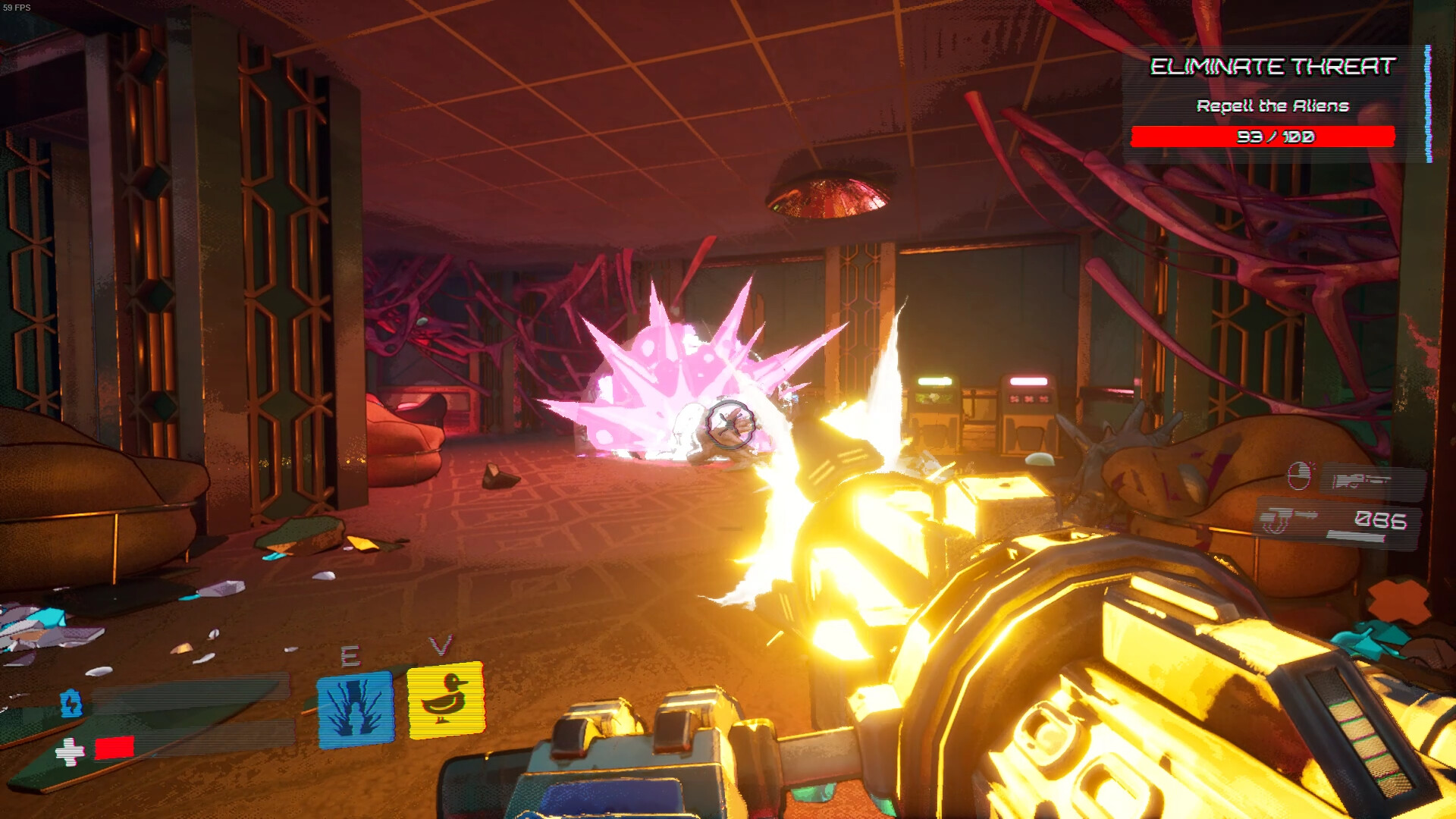1456x819 pixels.
Task: Collapse the Repell the Aliens objective text
Action: [x=1274, y=106]
